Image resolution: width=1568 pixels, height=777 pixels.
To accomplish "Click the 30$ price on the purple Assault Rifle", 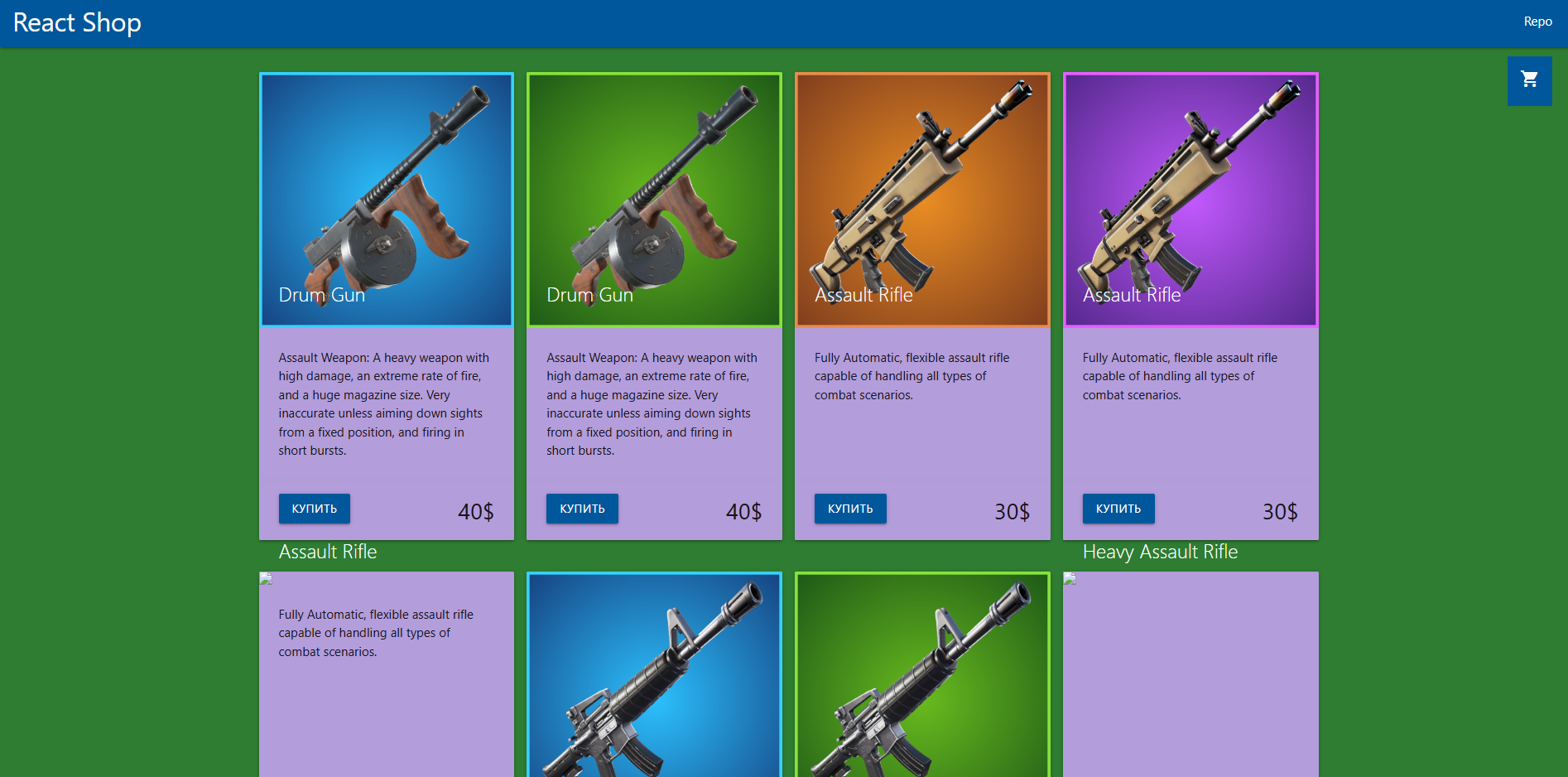I will click(x=1280, y=512).
